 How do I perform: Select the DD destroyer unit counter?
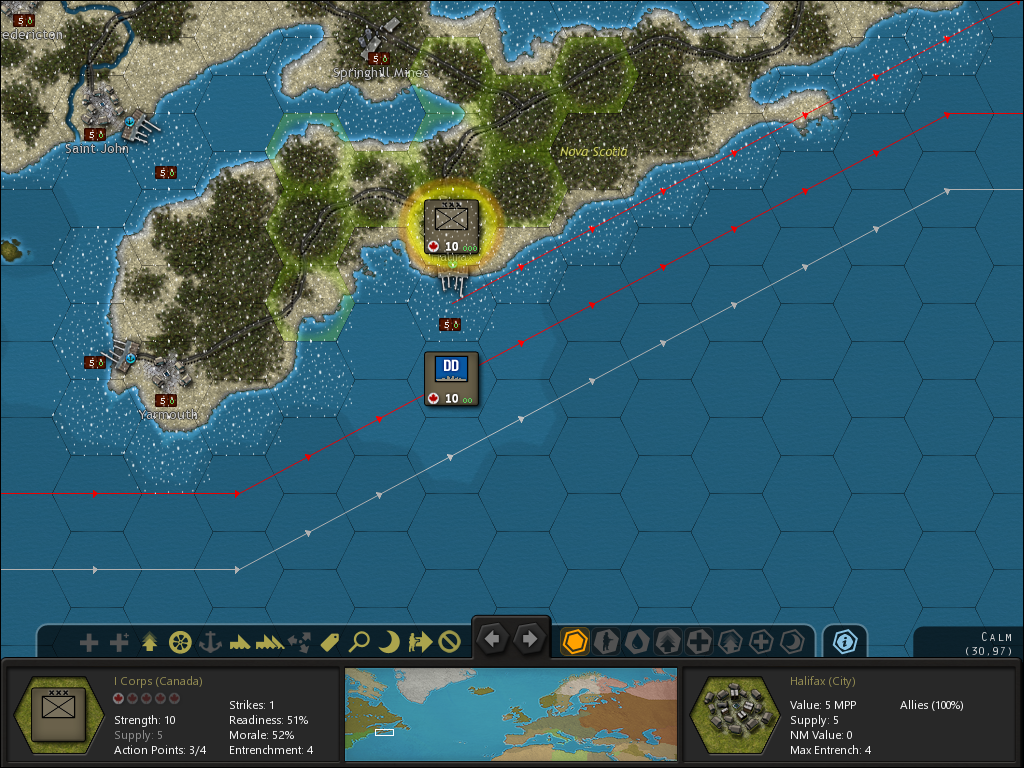pos(451,378)
